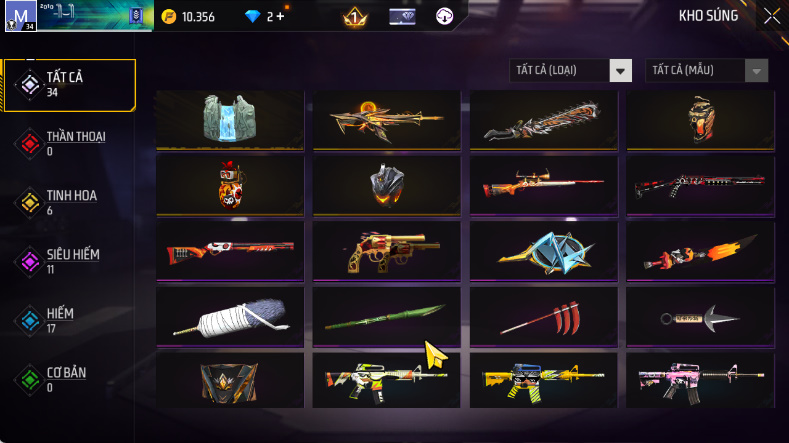Select the golden revolver skin
The image size is (789, 443).
387,251
